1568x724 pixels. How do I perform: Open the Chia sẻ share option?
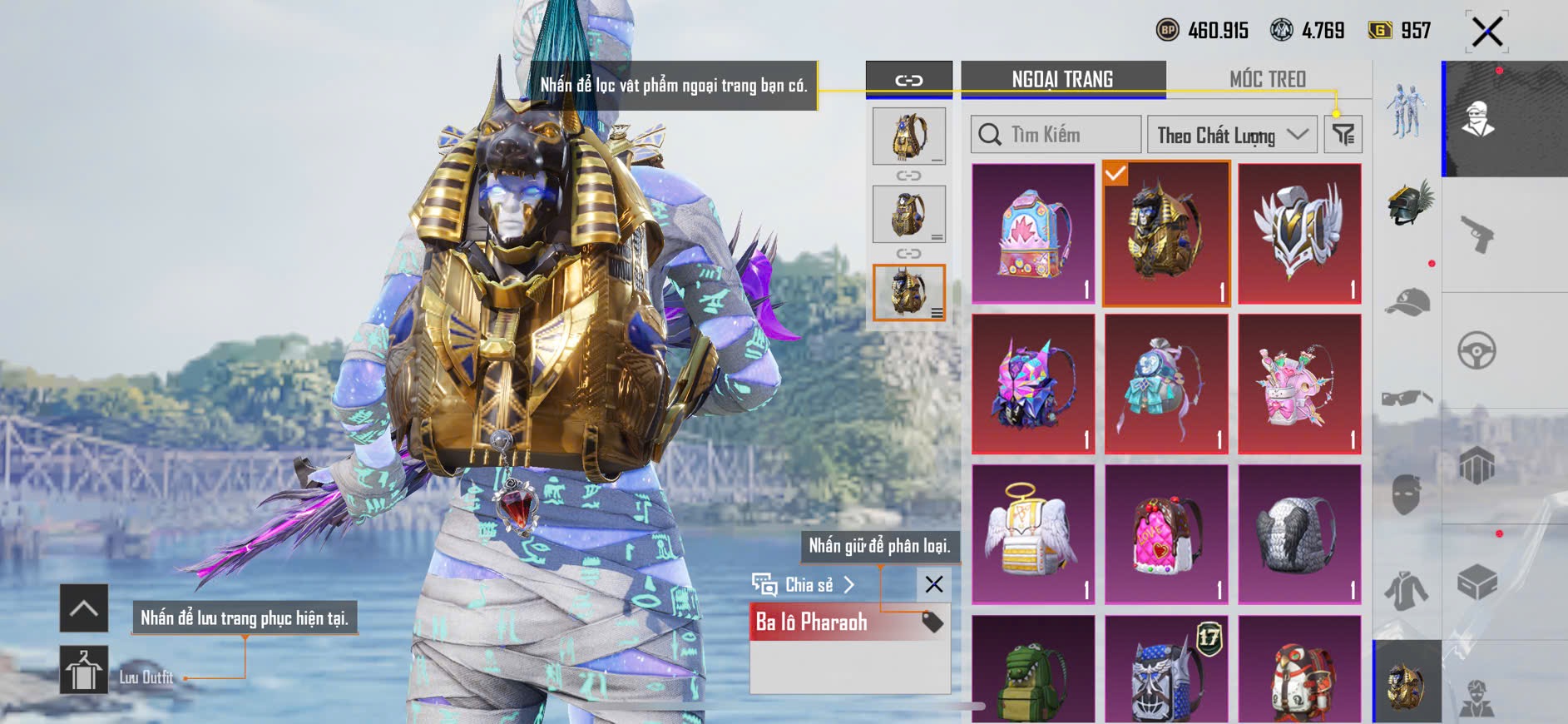(x=804, y=585)
